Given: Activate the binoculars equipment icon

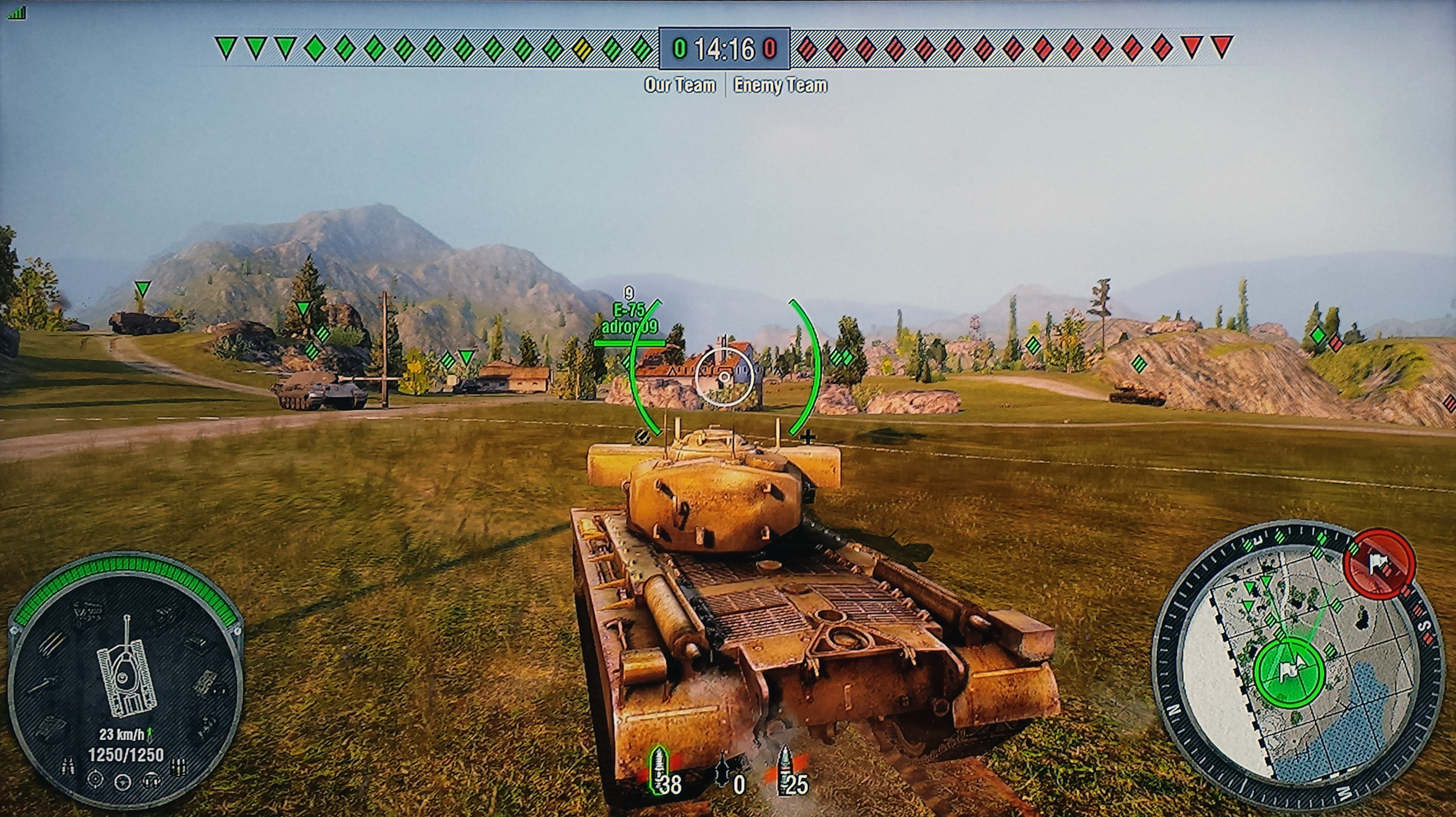Looking at the screenshot, I should (67, 766).
